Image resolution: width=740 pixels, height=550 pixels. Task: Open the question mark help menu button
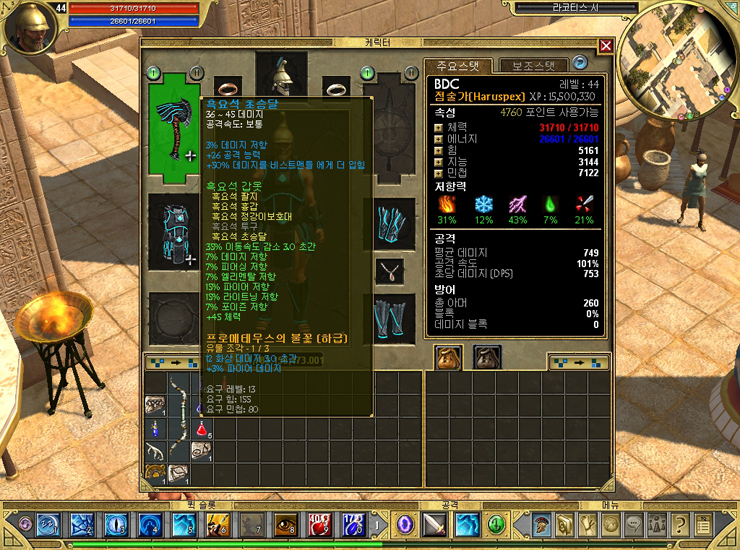point(680,524)
